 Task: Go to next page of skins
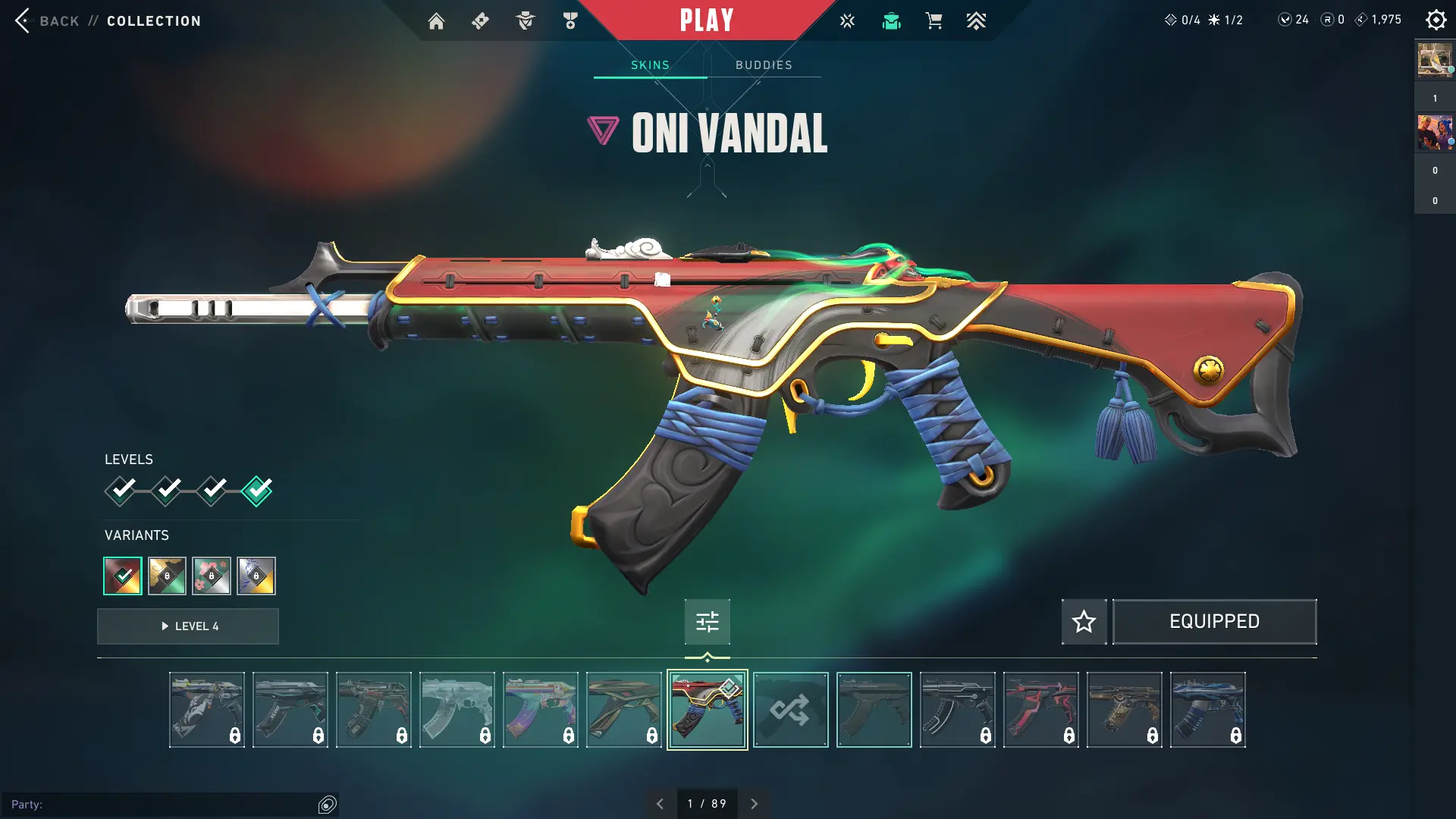[754, 804]
